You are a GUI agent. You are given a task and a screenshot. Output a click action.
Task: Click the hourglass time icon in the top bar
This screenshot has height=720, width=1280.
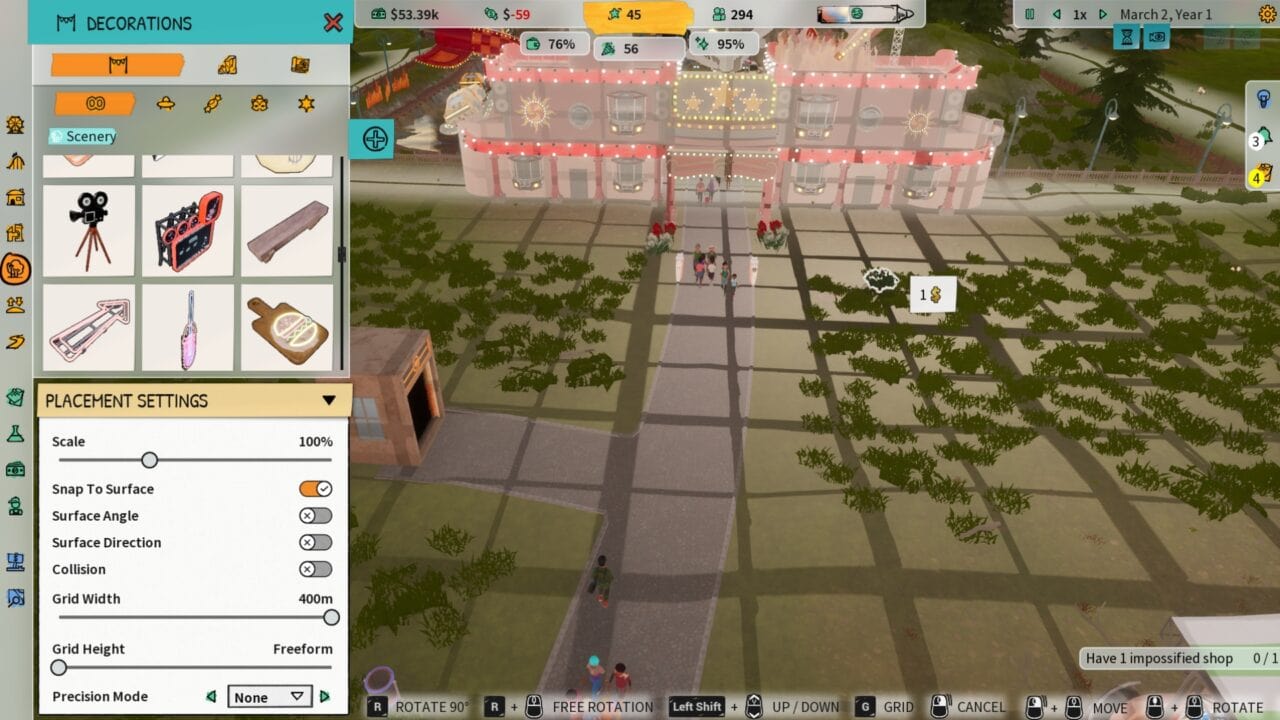1128,38
